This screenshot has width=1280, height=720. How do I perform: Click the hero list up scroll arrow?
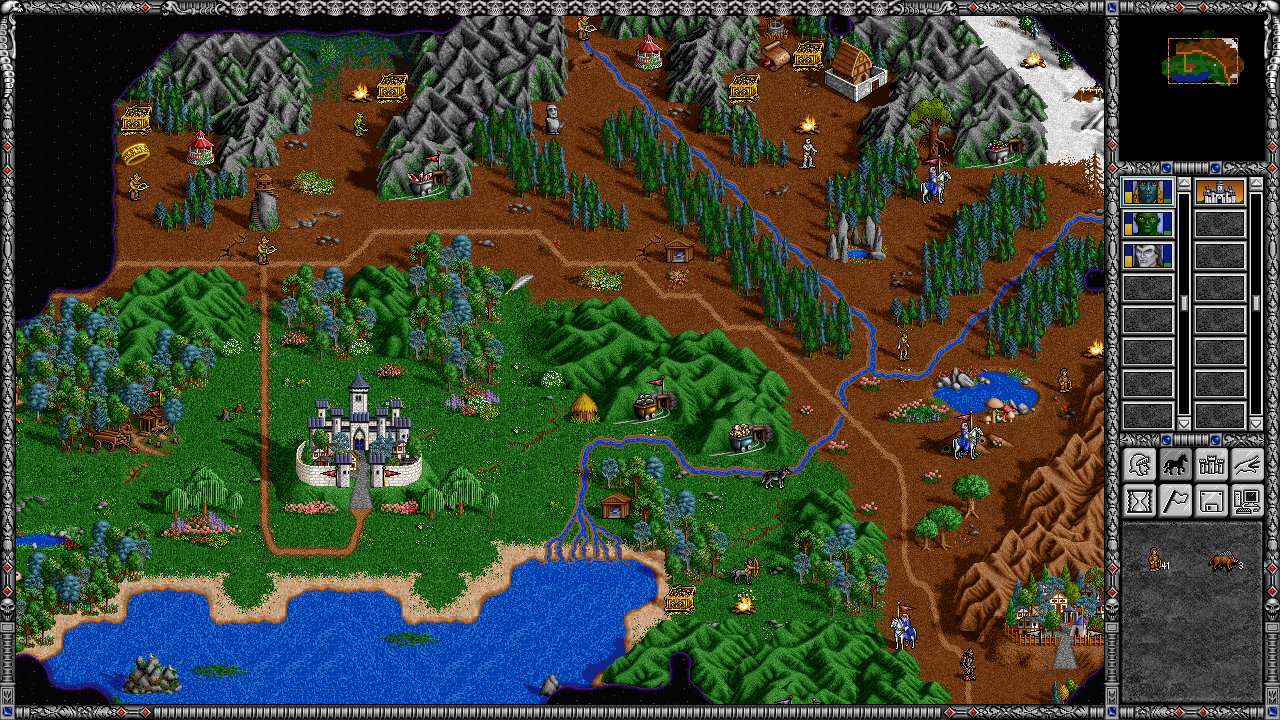(x=1183, y=184)
